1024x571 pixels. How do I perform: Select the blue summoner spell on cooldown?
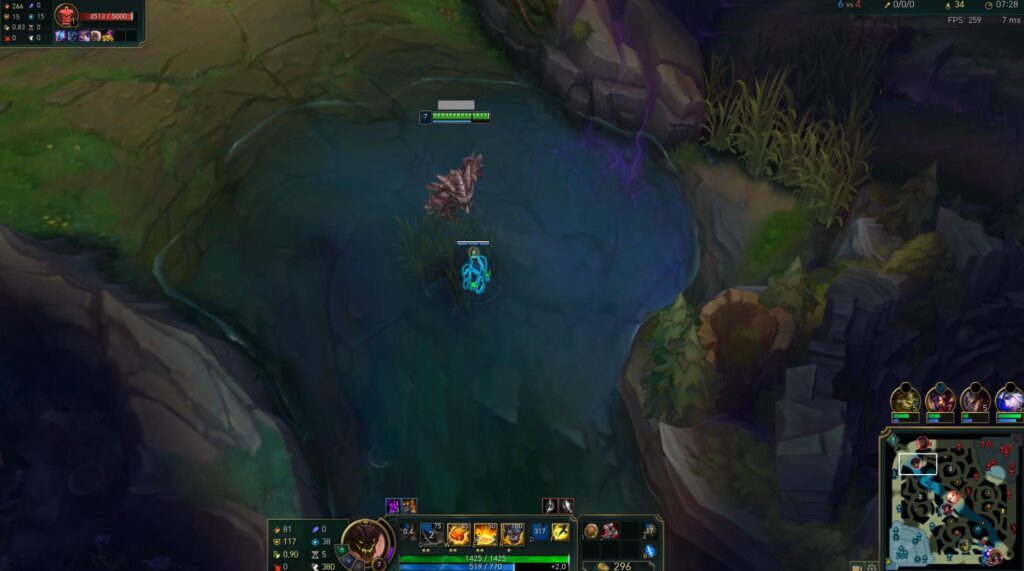coord(540,532)
